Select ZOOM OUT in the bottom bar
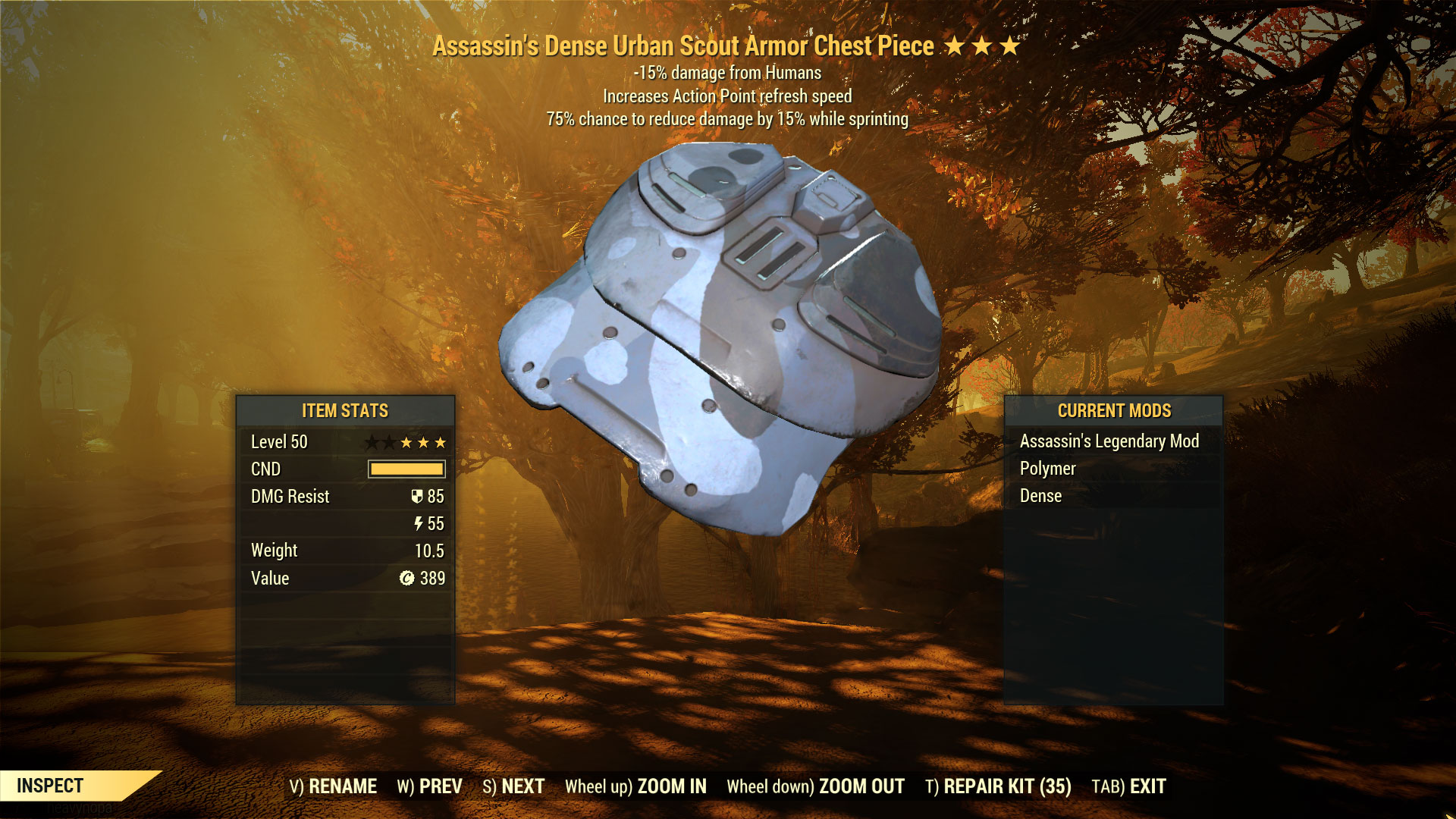Image resolution: width=1456 pixels, height=819 pixels. (815, 786)
